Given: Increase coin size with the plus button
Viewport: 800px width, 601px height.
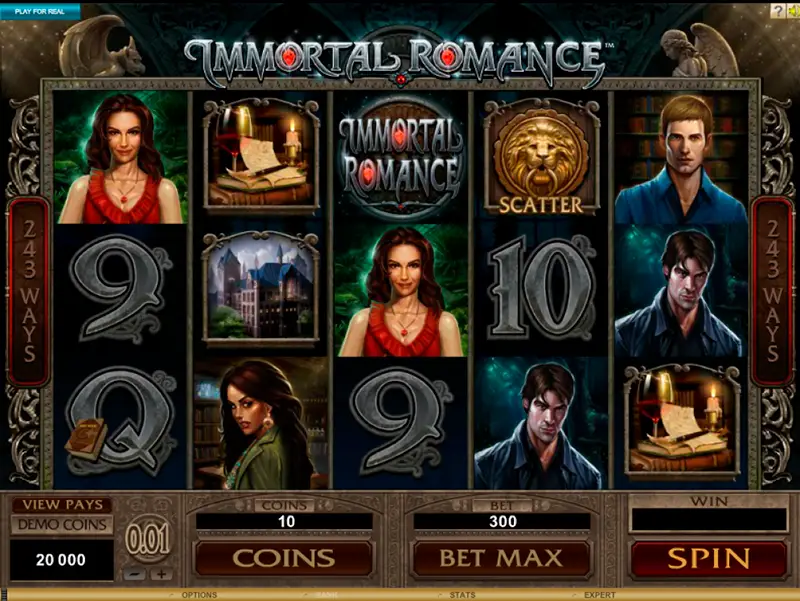Looking at the screenshot, I should [x=160, y=575].
